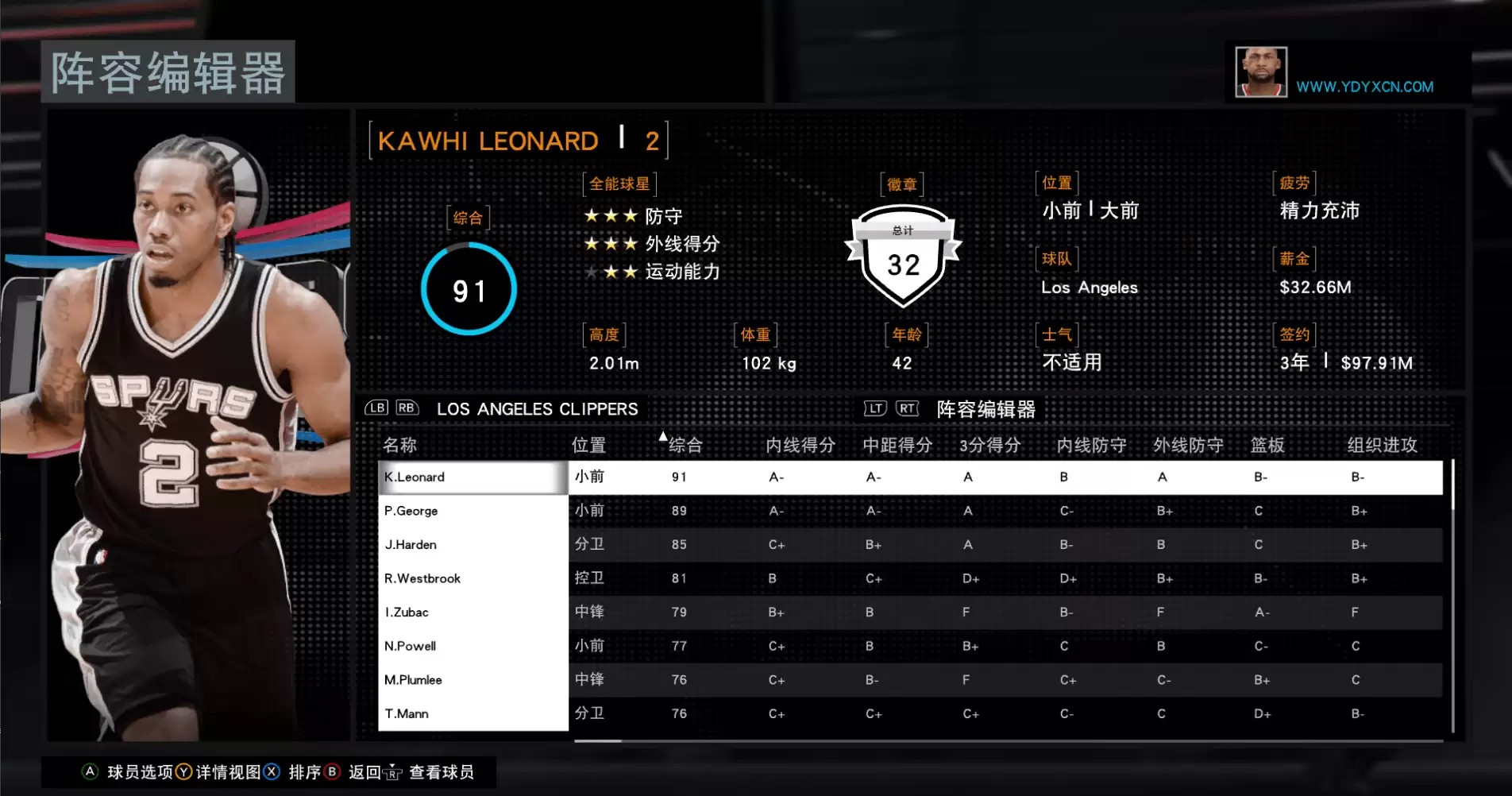The image size is (1512, 796).
Task: Open the 阵容编辑器 view selector
Action: 985,409
